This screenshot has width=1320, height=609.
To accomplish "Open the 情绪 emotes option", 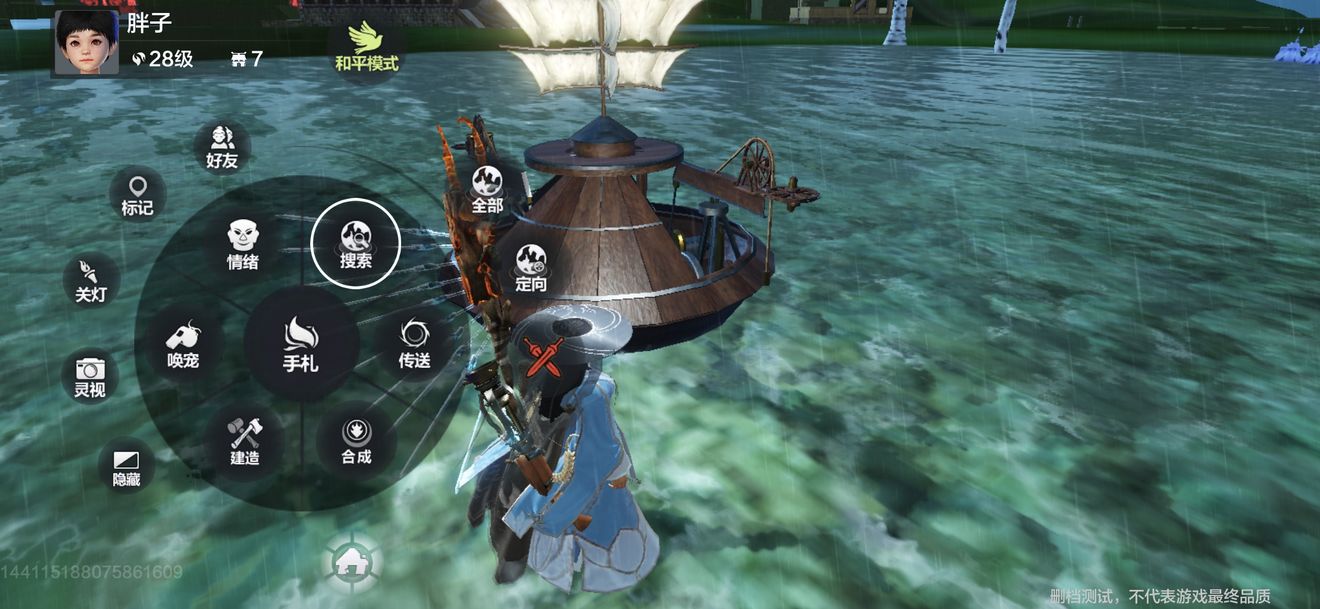I will tap(243, 244).
